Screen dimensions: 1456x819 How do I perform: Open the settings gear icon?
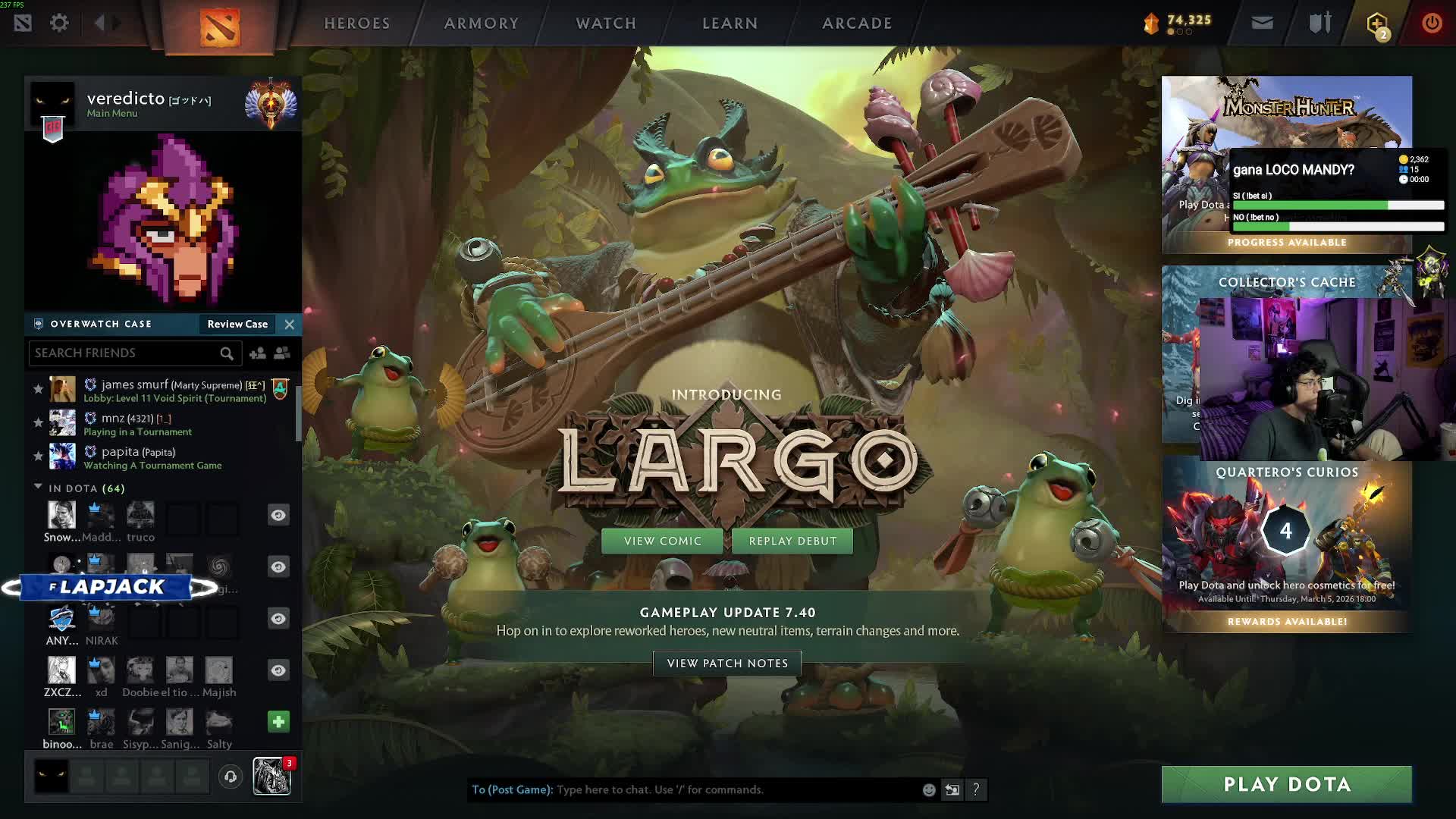point(59,24)
